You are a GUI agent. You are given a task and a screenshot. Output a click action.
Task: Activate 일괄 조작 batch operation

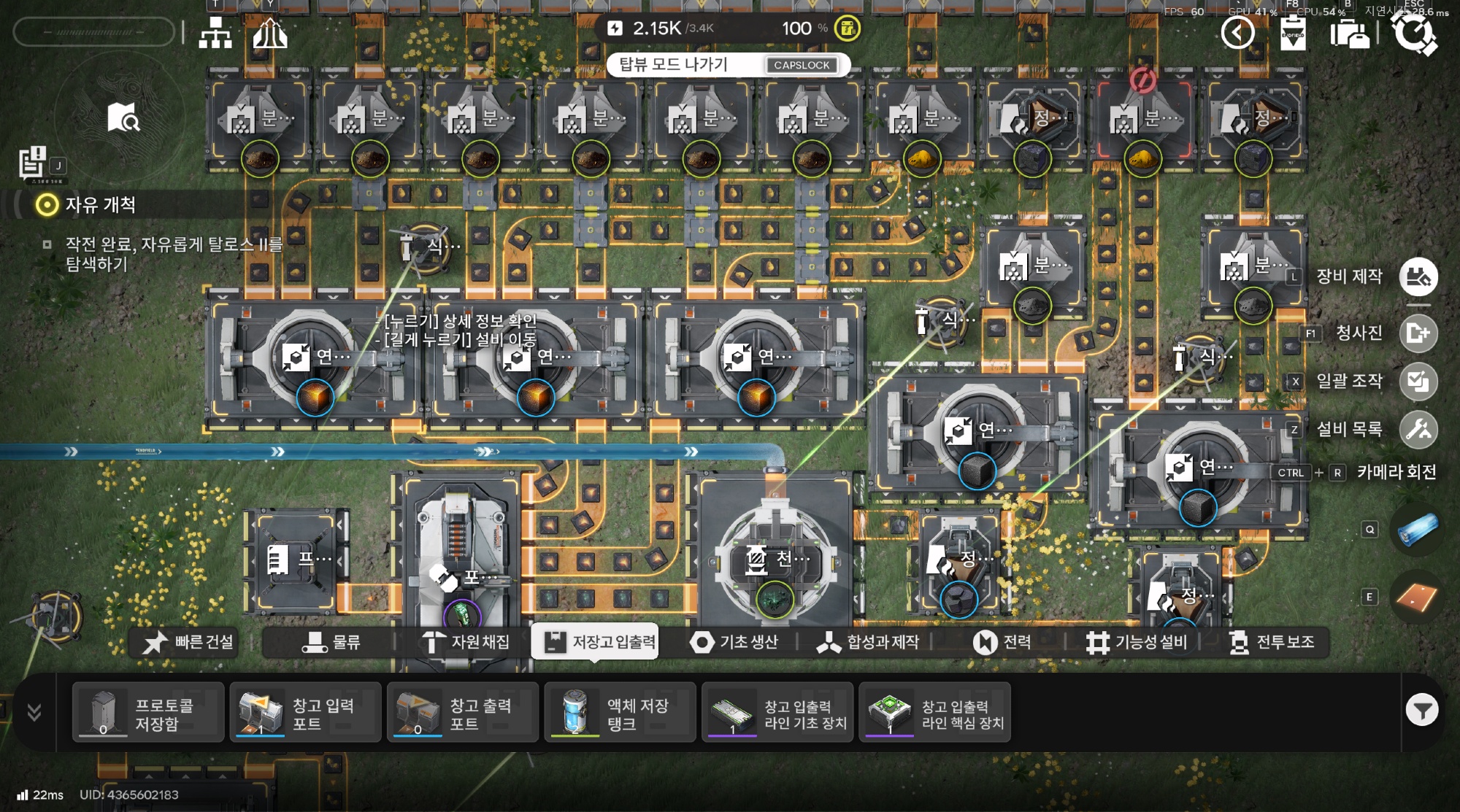(x=1418, y=382)
